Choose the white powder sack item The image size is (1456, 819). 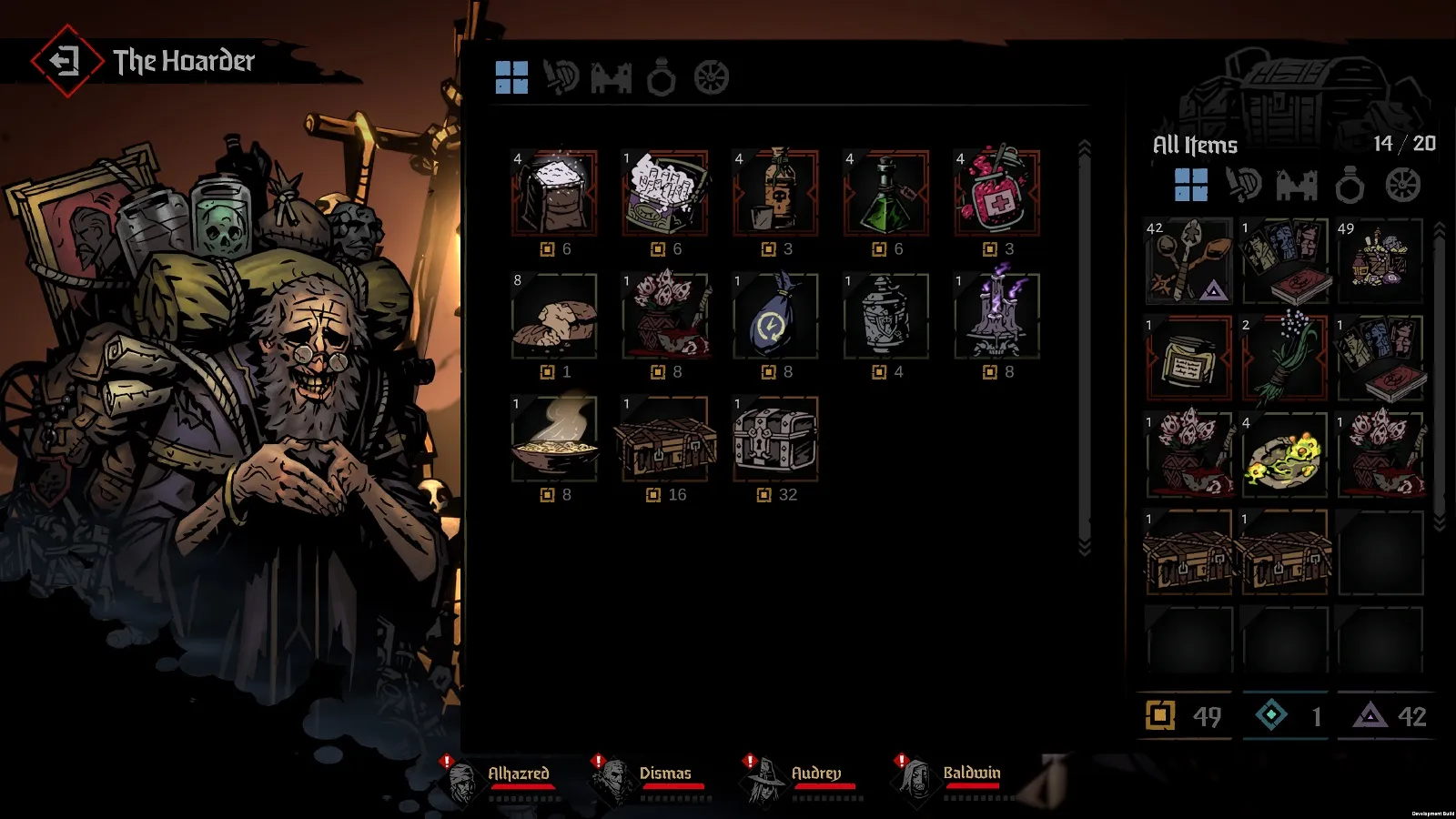tap(554, 194)
